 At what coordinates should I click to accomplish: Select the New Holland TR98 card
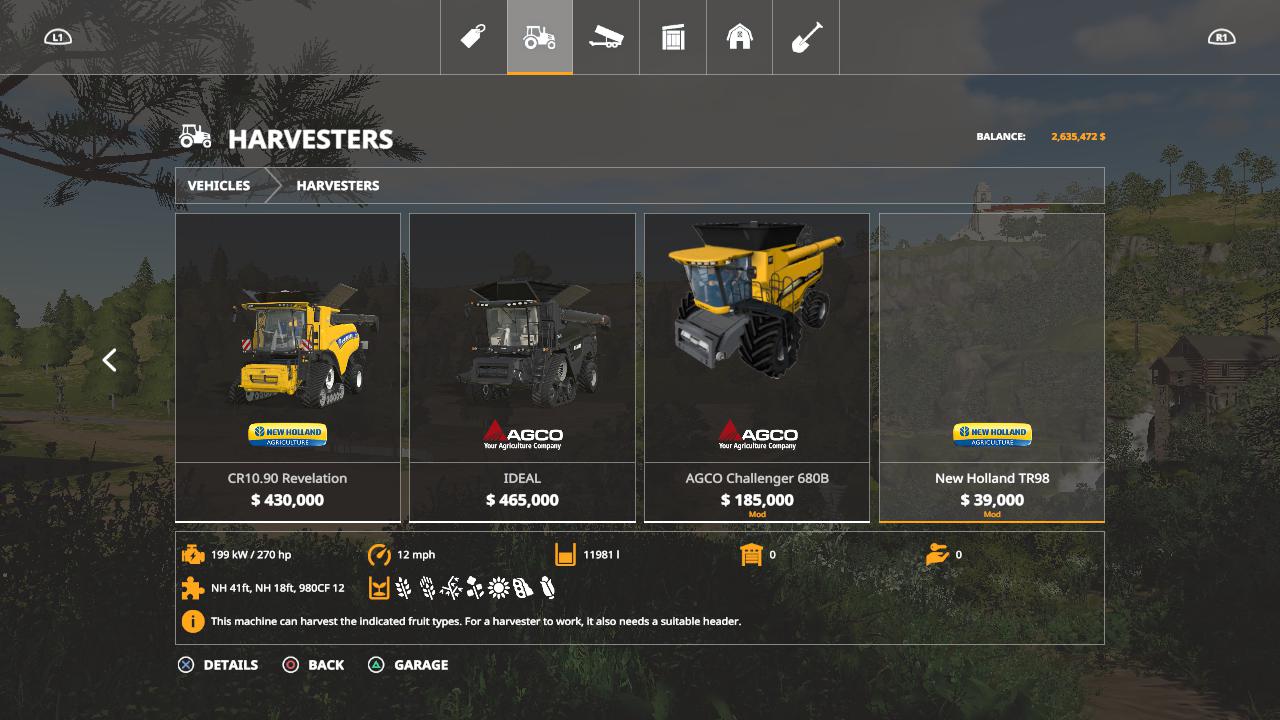(992, 367)
